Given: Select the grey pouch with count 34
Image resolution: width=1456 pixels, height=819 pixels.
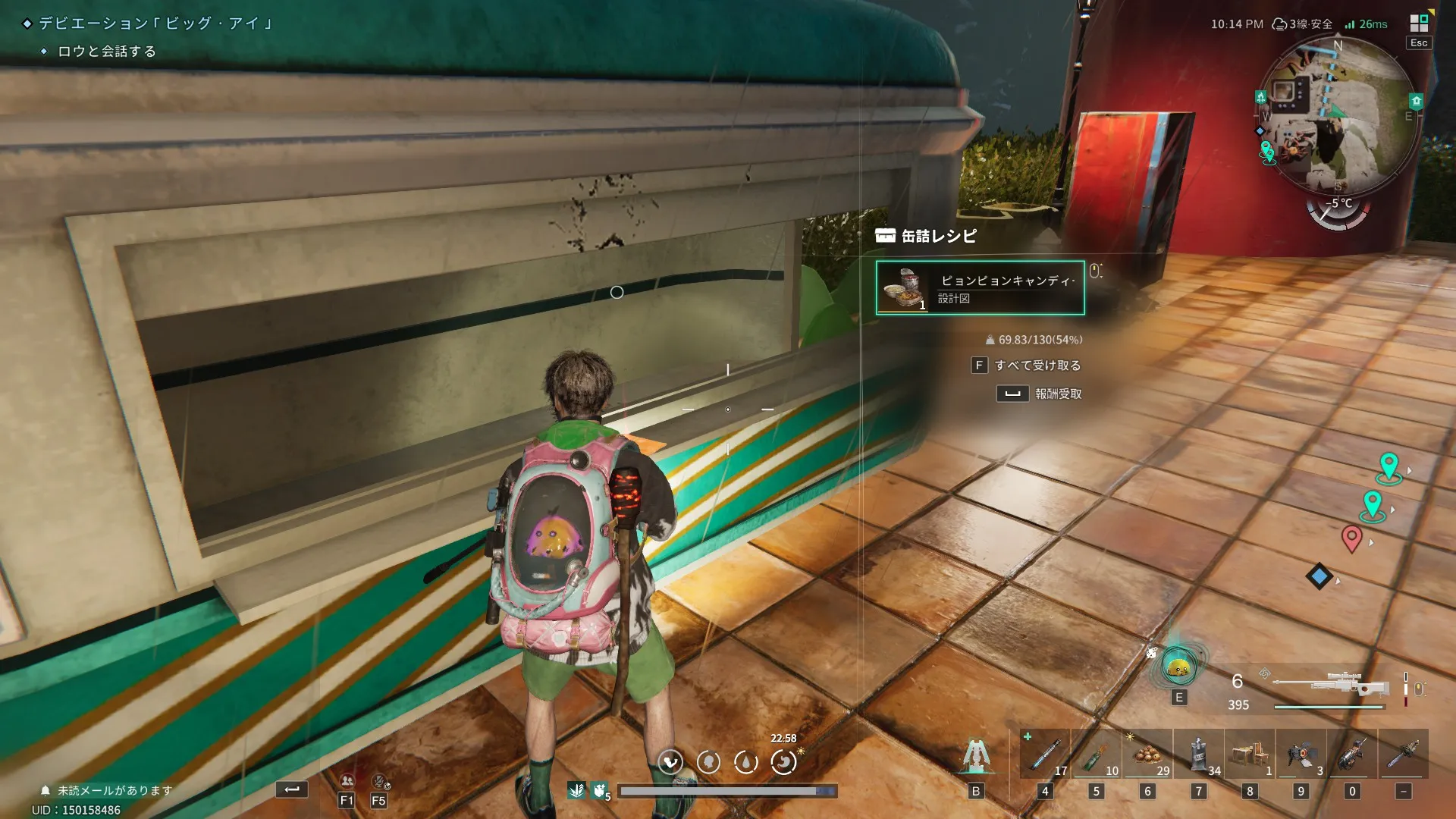Looking at the screenshot, I should point(1199,755).
